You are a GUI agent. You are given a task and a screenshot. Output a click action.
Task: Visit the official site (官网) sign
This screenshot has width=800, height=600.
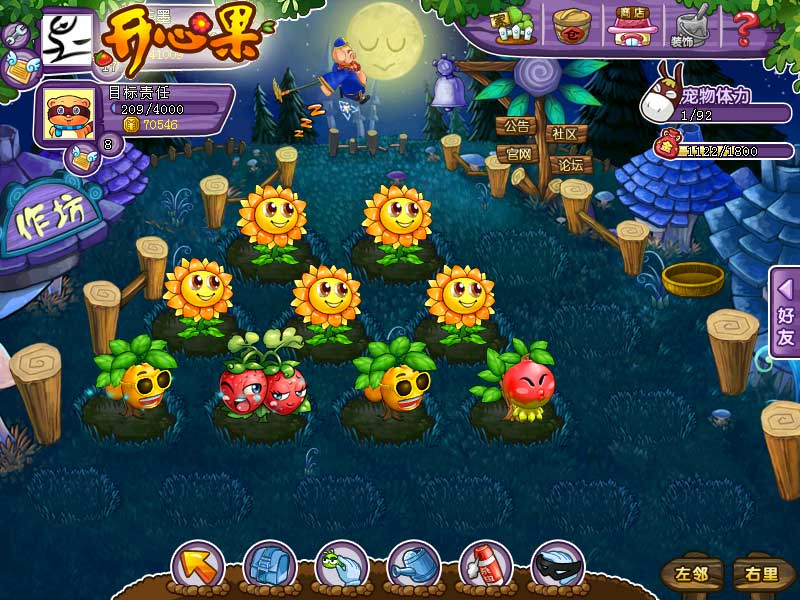point(517,154)
